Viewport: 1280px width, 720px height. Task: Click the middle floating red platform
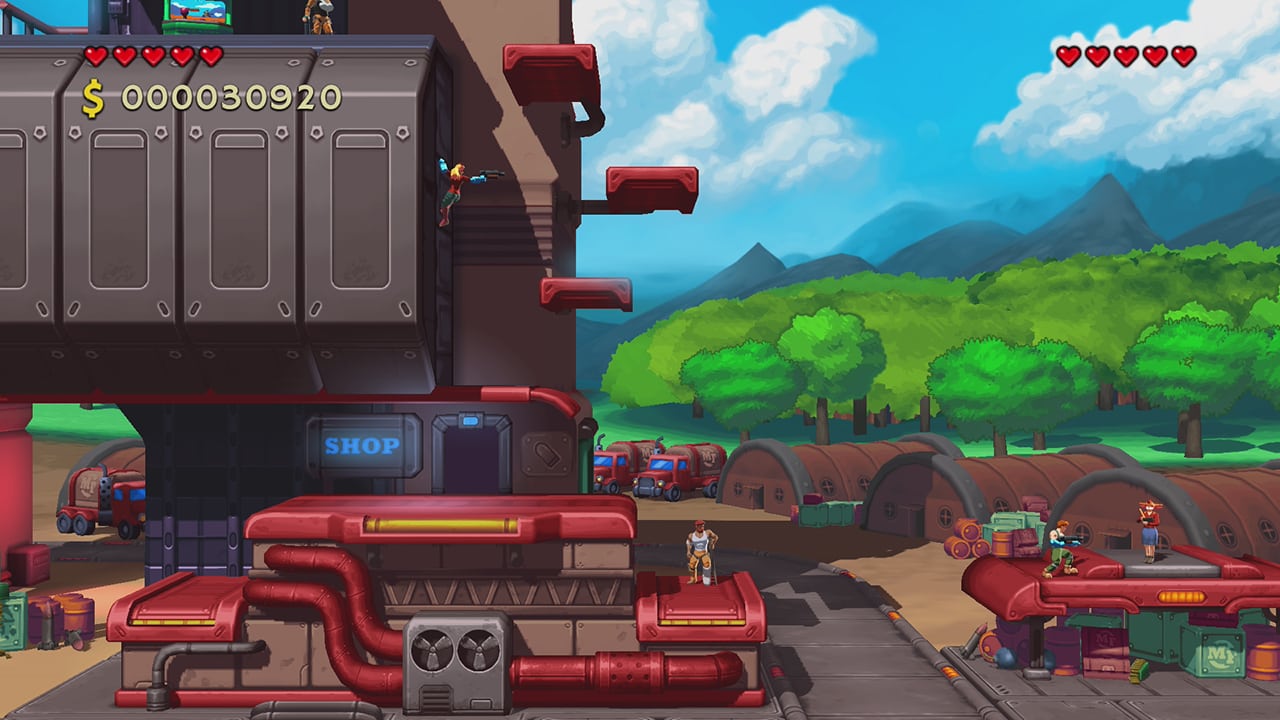point(651,188)
